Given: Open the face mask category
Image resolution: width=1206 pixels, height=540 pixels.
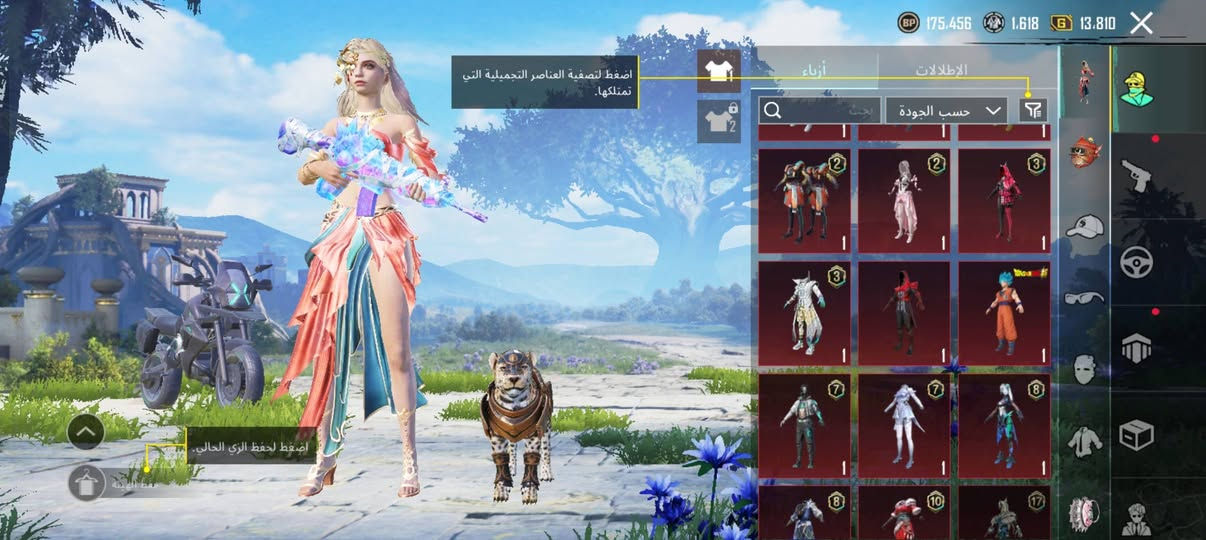Looking at the screenshot, I should click(1085, 369).
